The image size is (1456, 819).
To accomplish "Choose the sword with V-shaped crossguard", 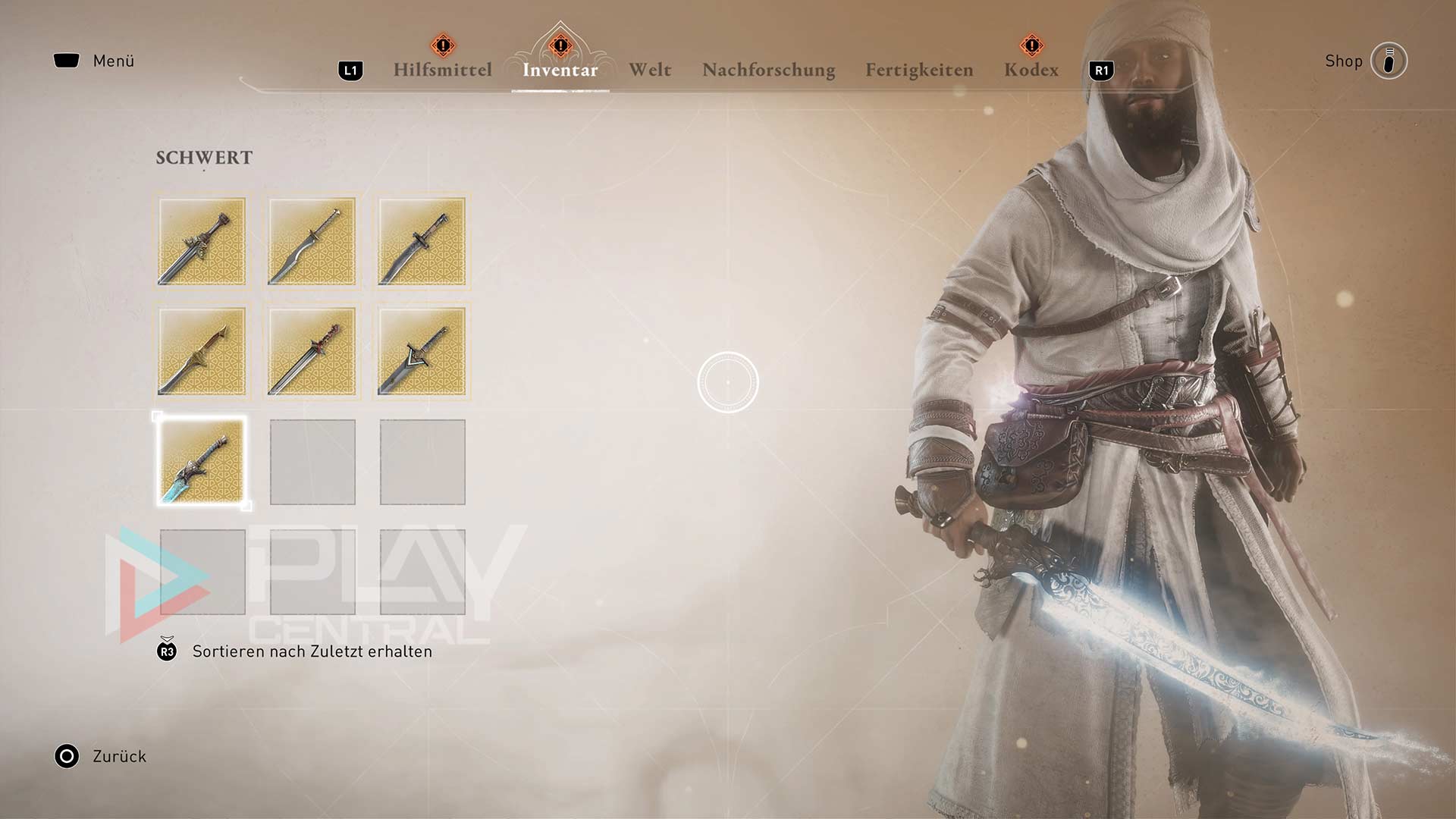I will coord(422,352).
